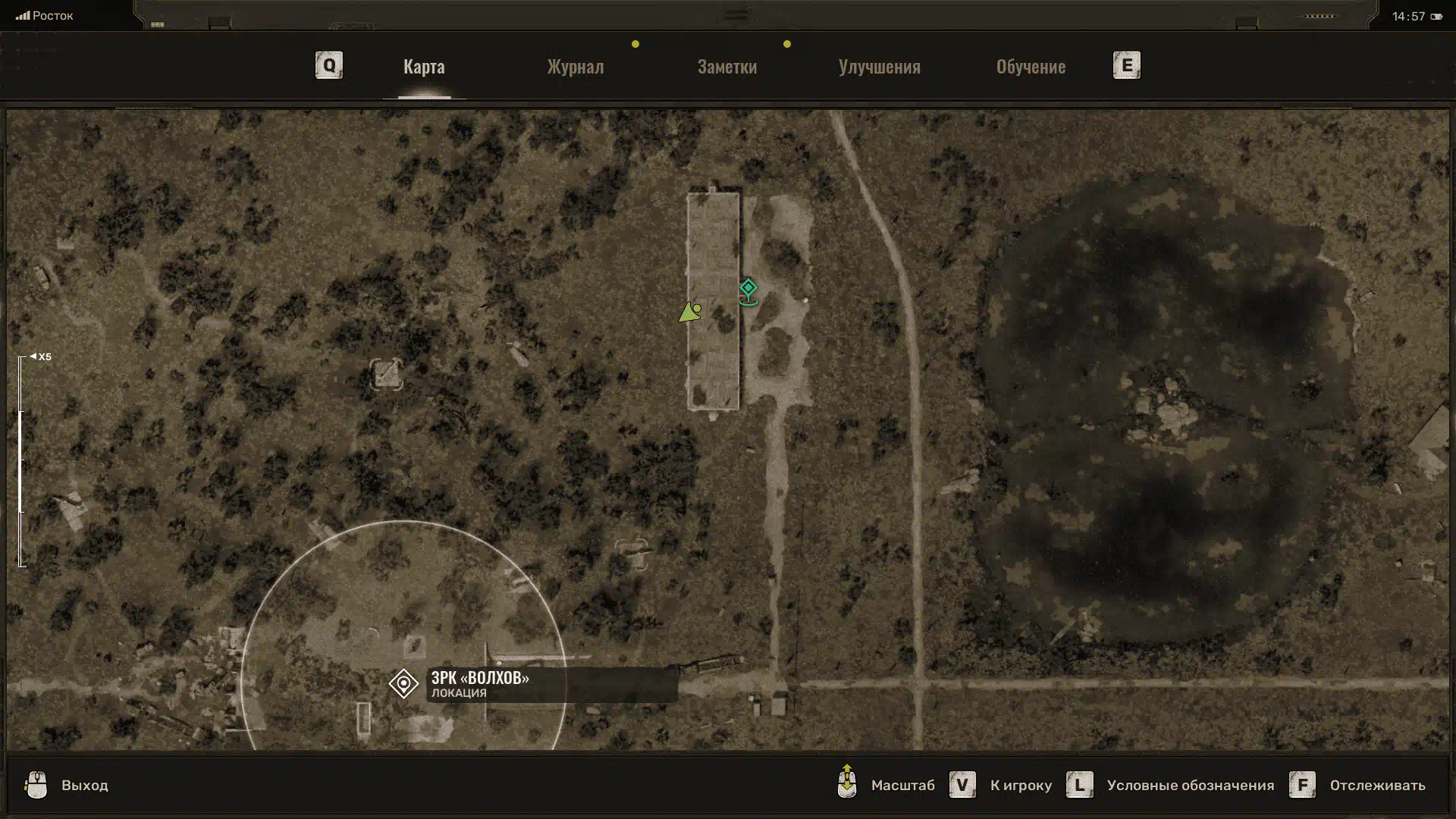
Task: Select the Улучшения tab
Action: click(x=879, y=67)
